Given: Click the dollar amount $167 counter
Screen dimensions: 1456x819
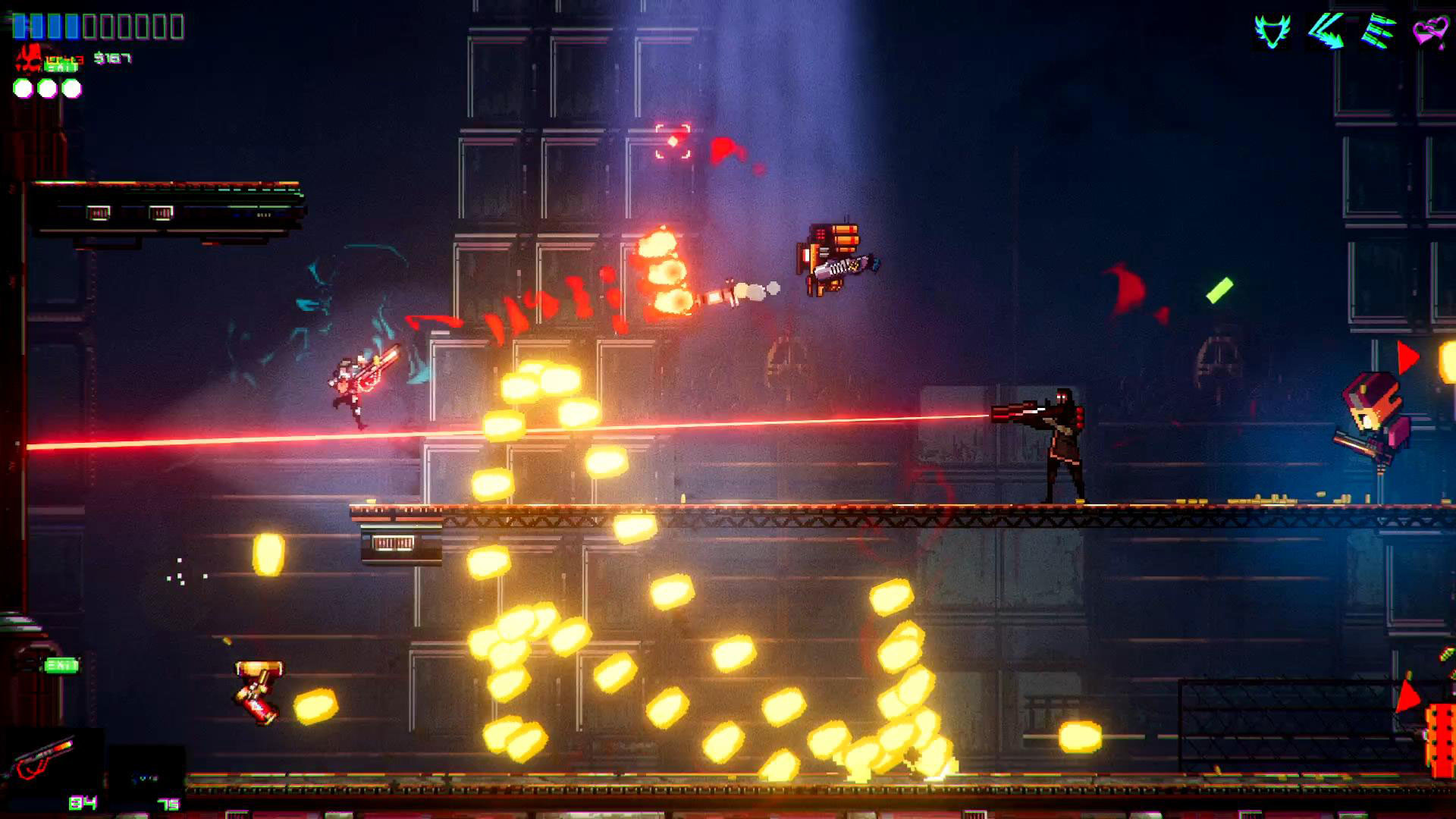Looking at the screenshot, I should pos(113,58).
